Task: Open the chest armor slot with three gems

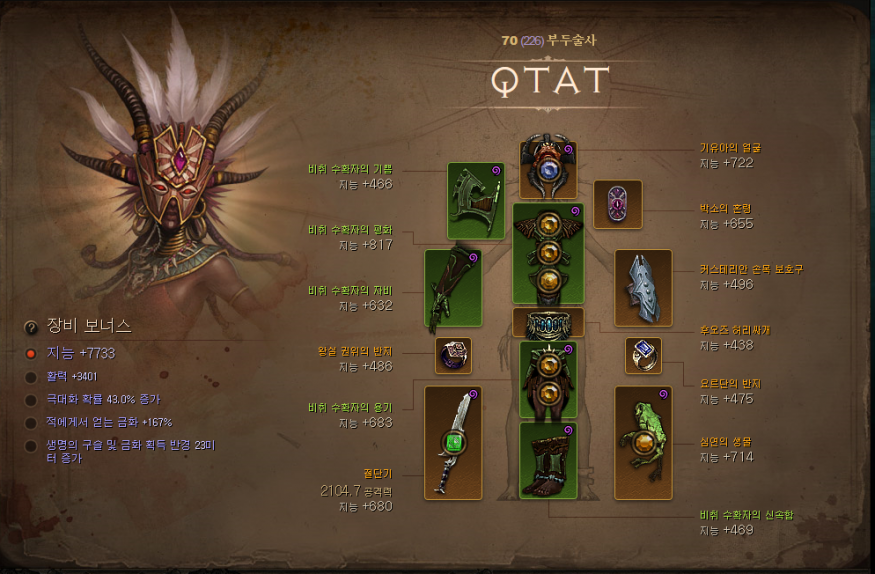Action: [547, 253]
